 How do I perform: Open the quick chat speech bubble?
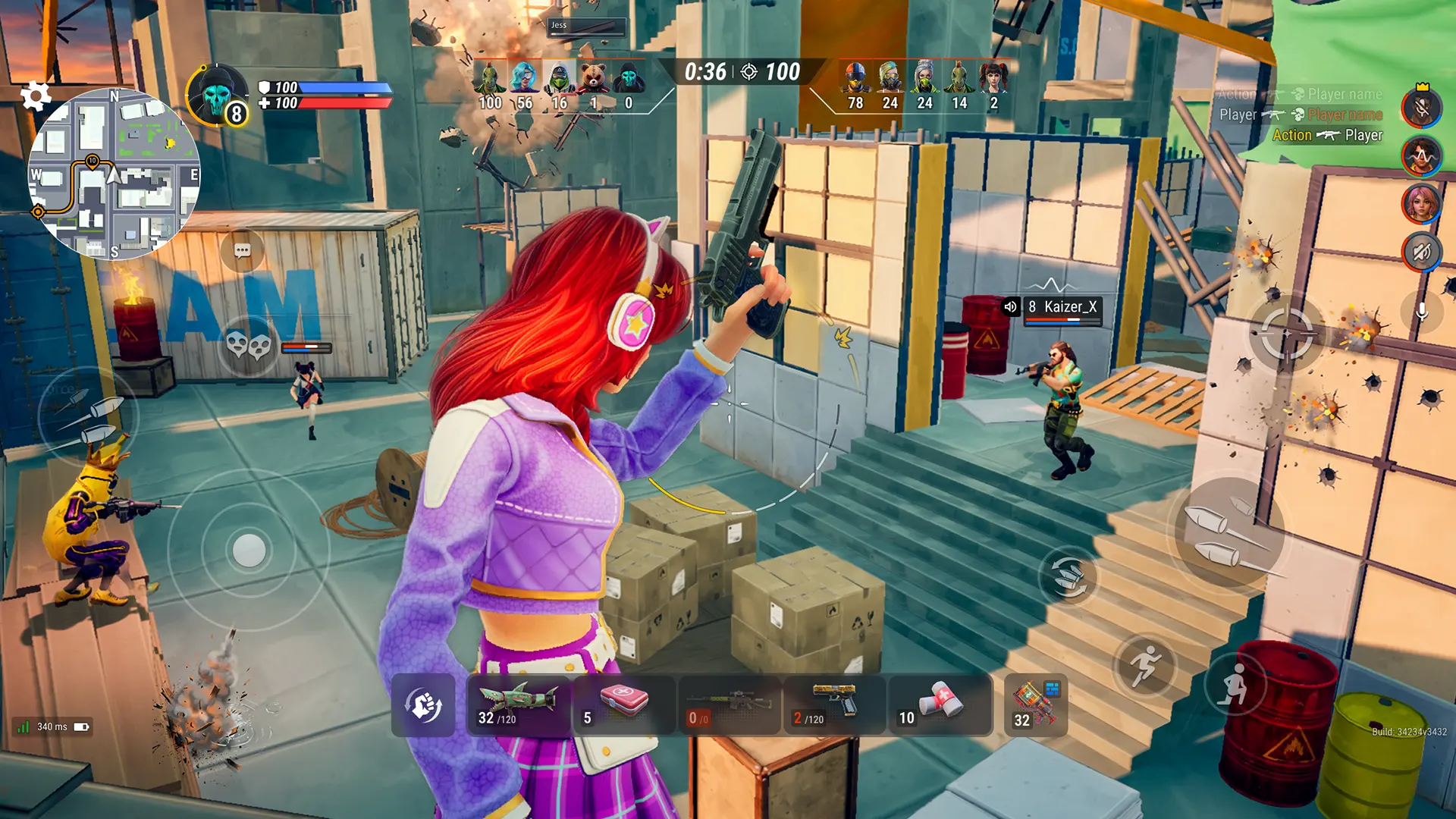(x=243, y=250)
